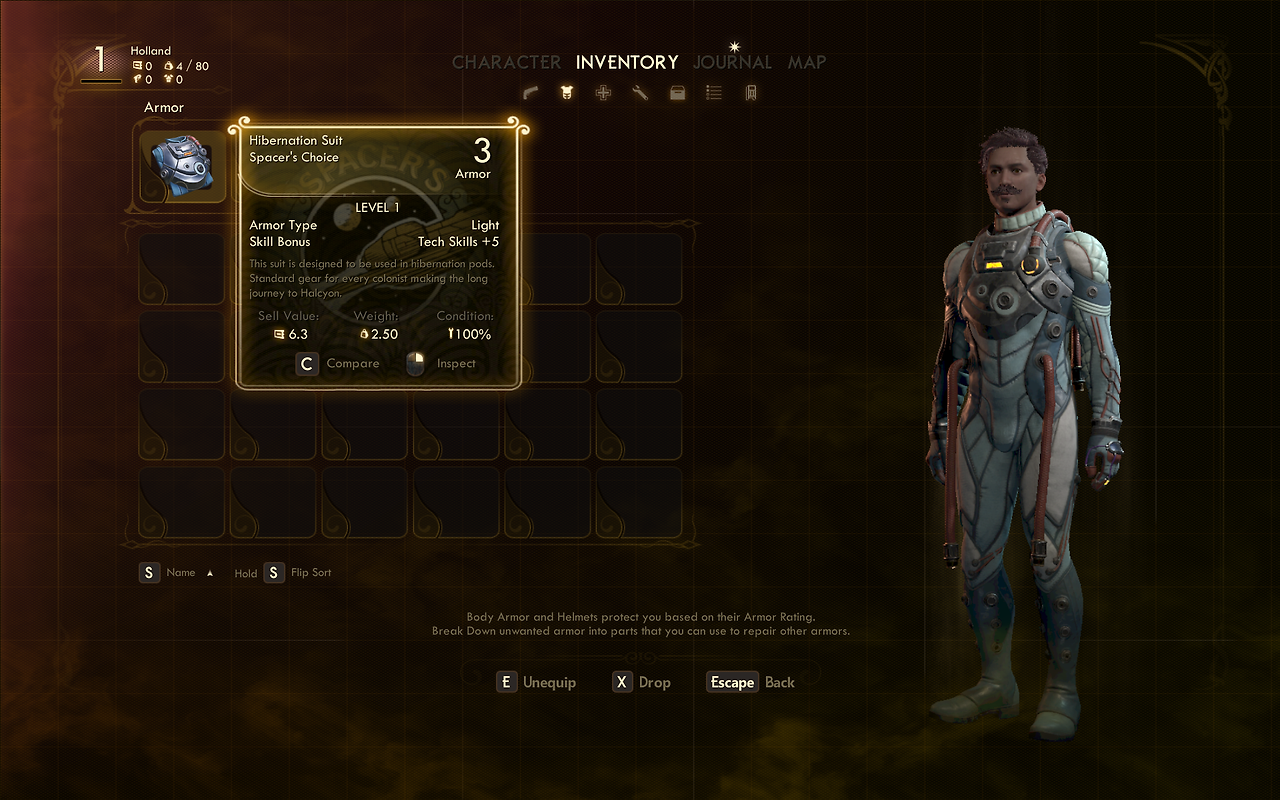Flip Sort order of the inventory

[298, 573]
